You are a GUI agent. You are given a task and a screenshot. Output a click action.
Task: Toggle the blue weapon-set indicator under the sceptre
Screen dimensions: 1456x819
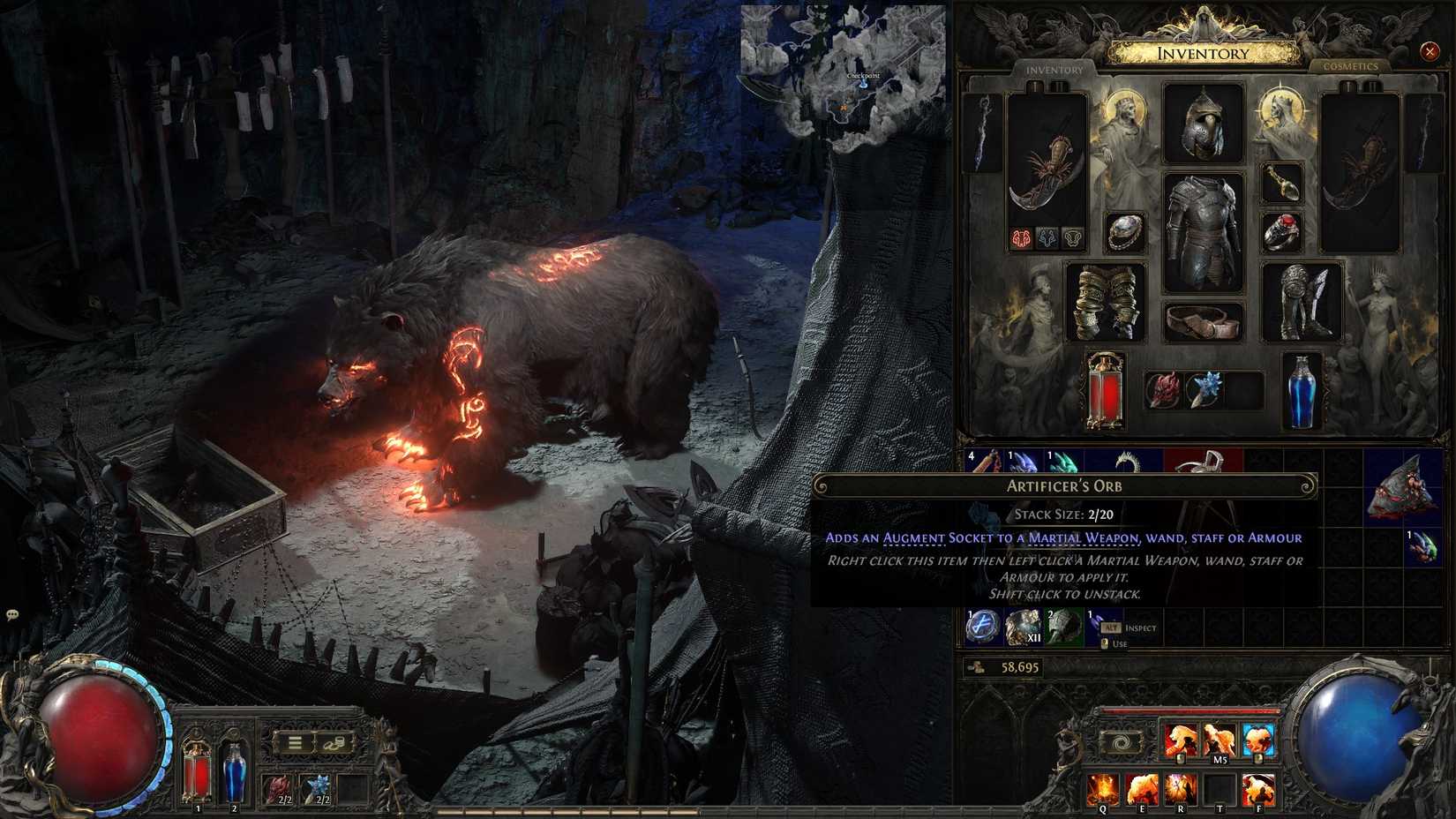(x=1047, y=238)
